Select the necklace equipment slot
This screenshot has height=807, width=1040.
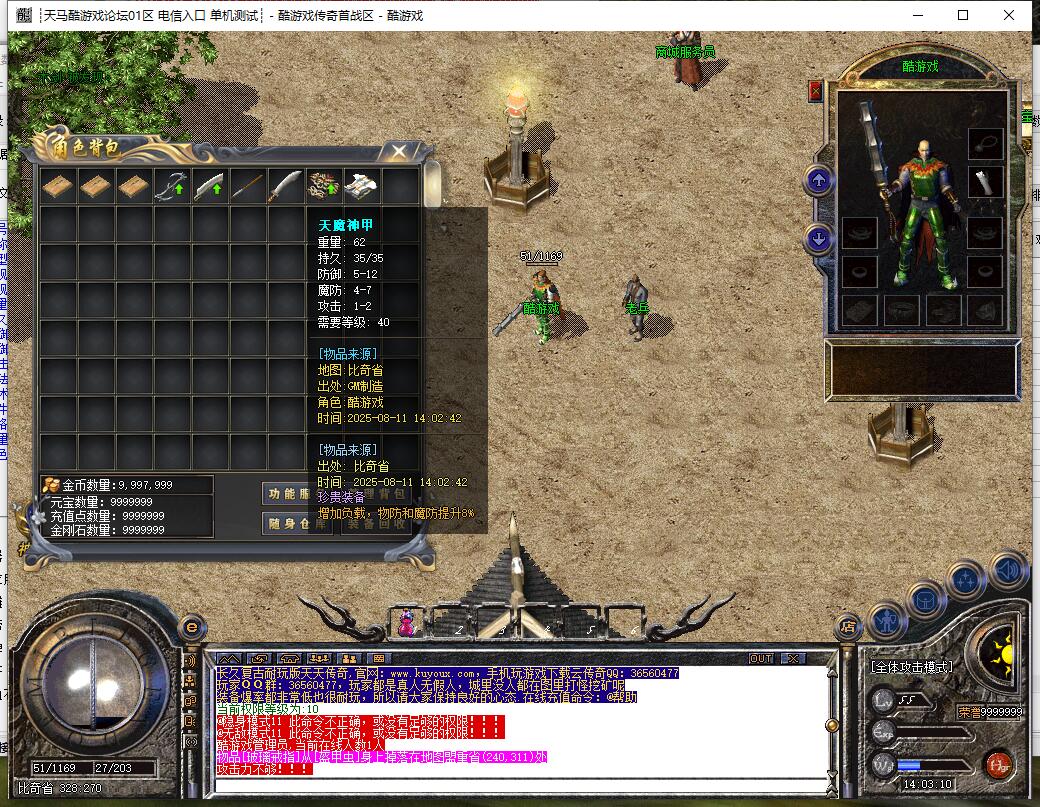(x=986, y=143)
